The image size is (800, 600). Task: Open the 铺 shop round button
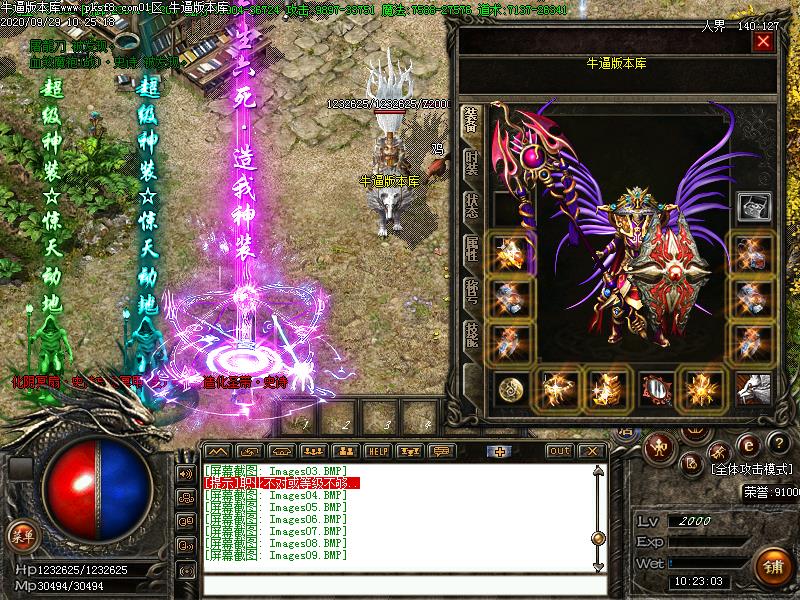tap(772, 566)
